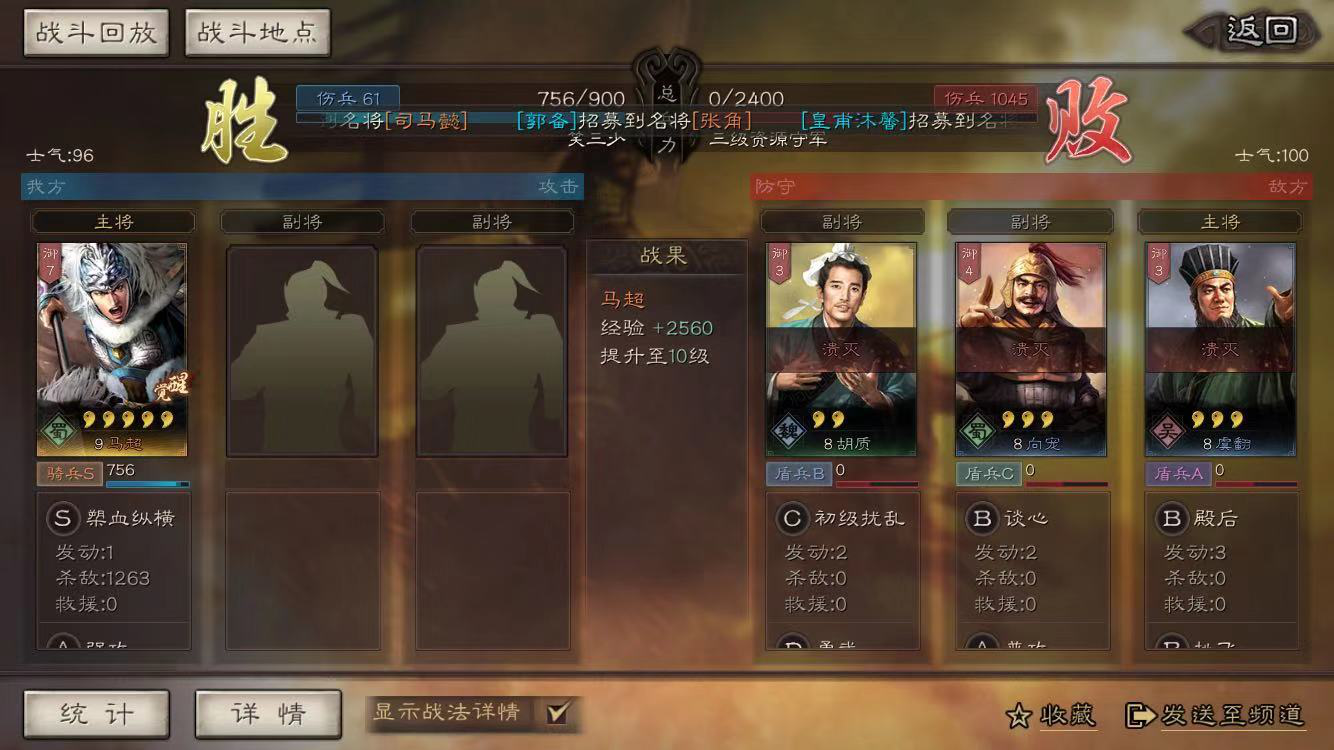1334x750 pixels.
Task: Add this report to 收藏 favorites
Action: click(x=1051, y=715)
